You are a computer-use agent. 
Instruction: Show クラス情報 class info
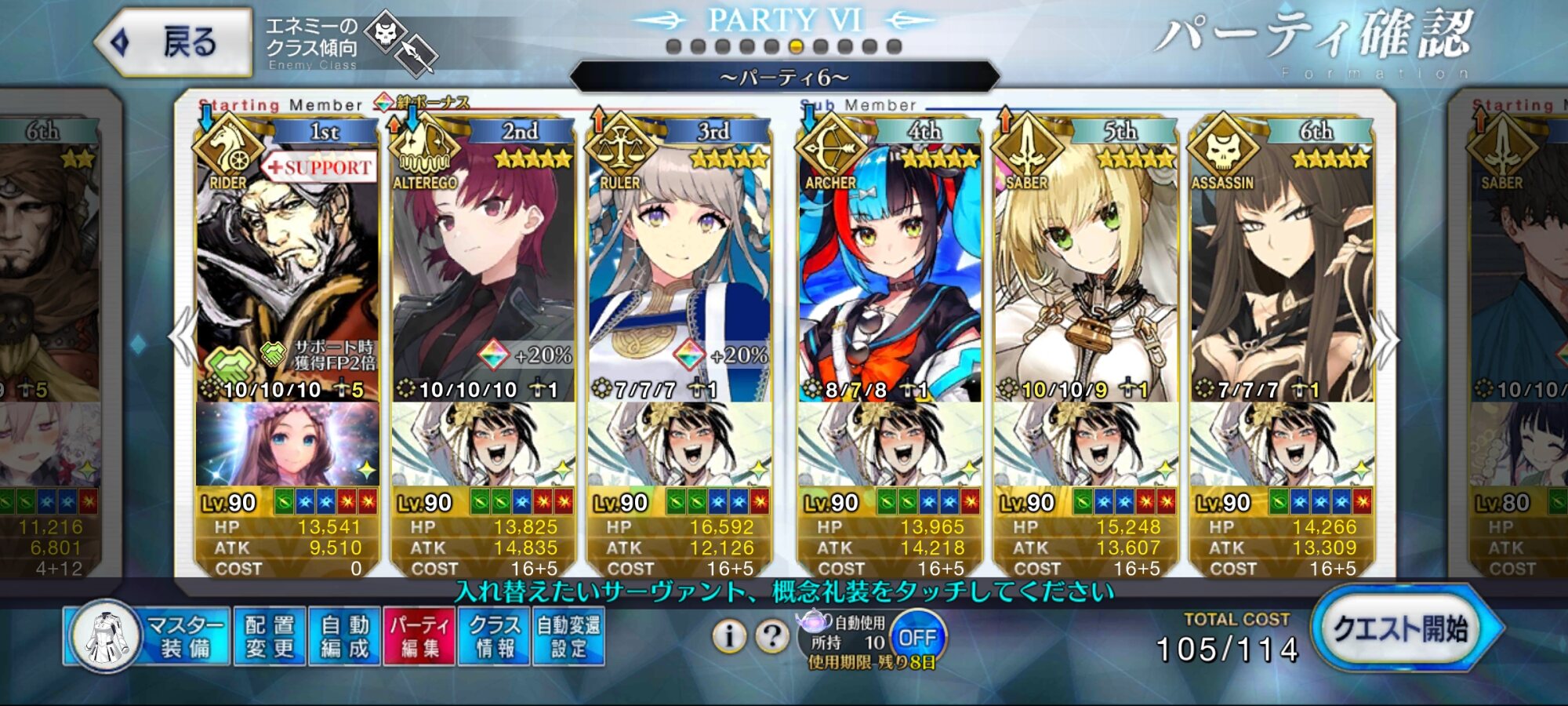pos(494,636)
